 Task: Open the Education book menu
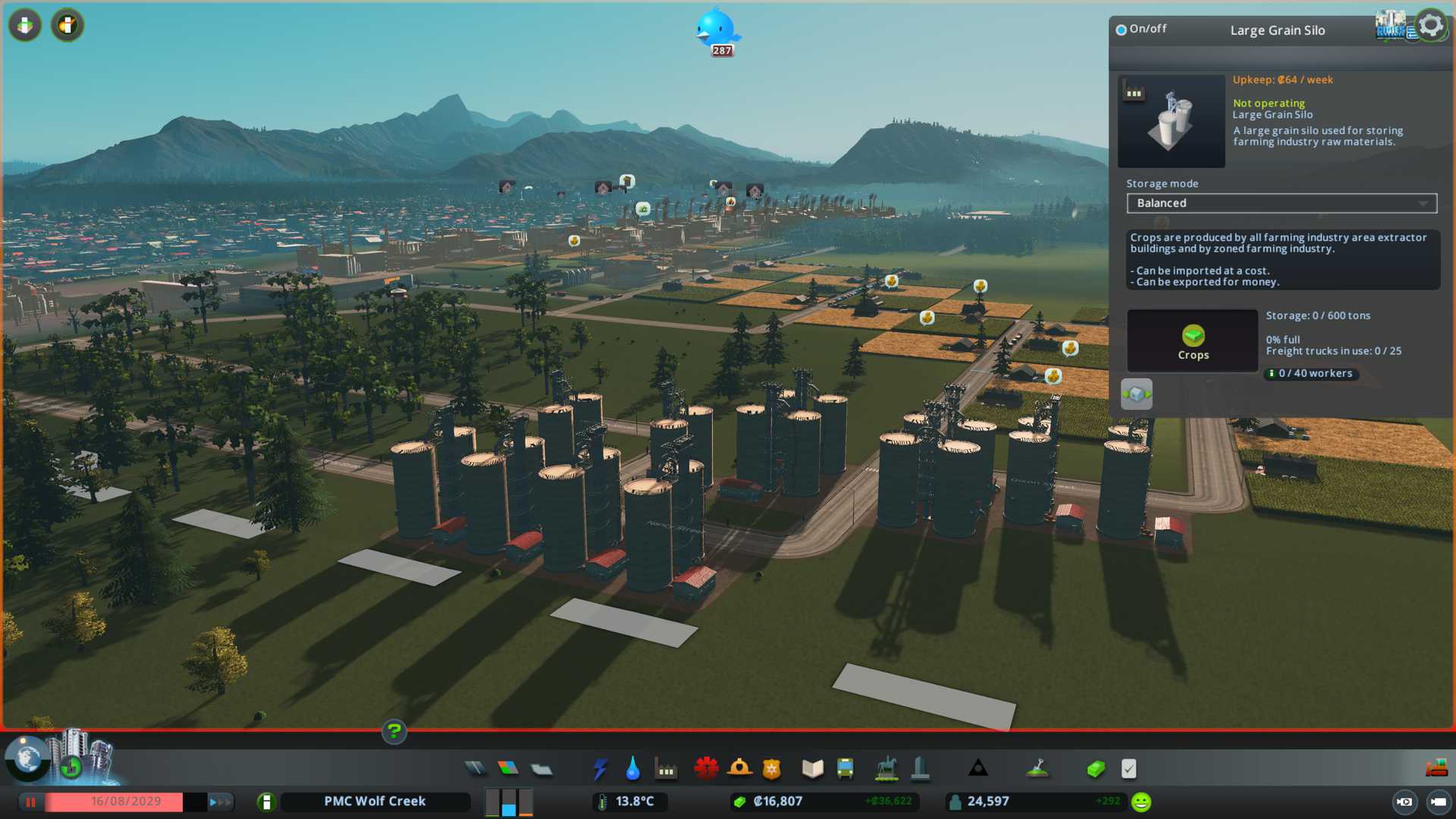coord(812,769)
